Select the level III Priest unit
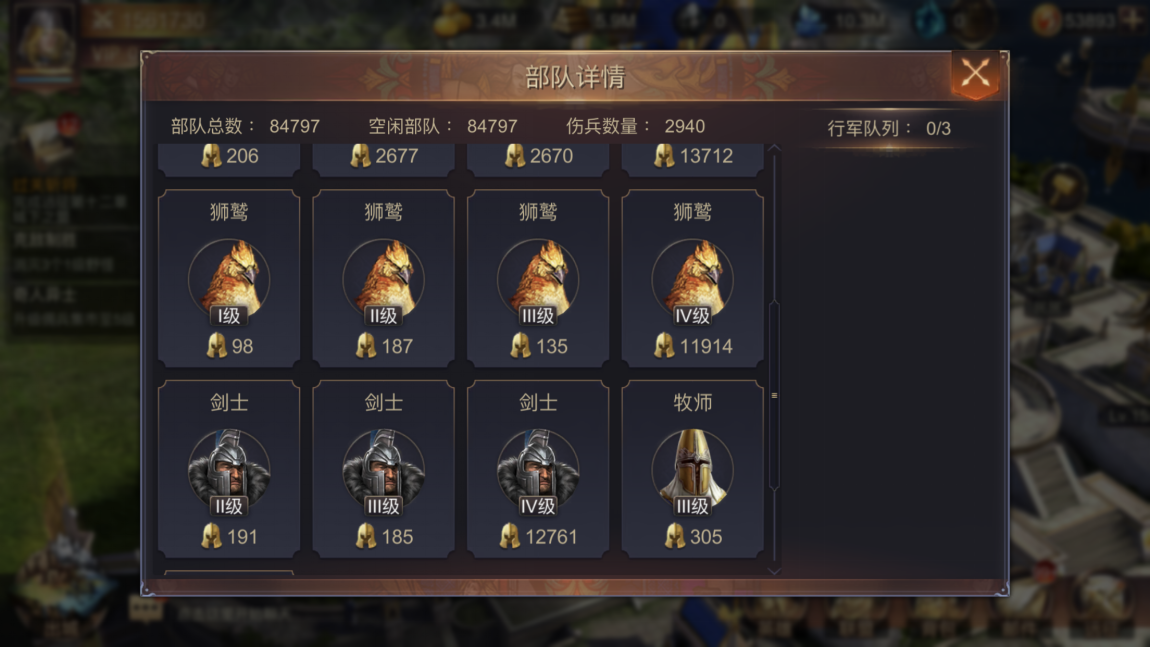The image size is (1150, 647). pos(692,469)
